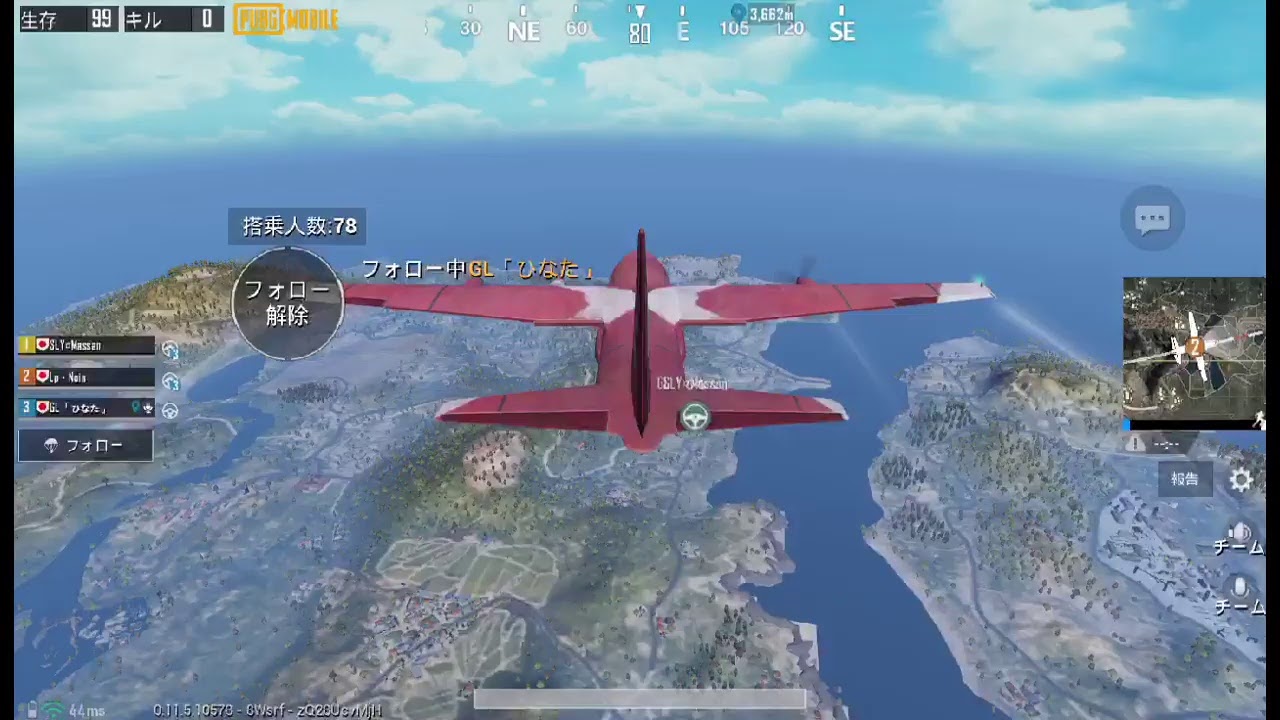Tap the trophy icon on GL「ひなた」 row
1280x720 pixels.
coord(148,408)
